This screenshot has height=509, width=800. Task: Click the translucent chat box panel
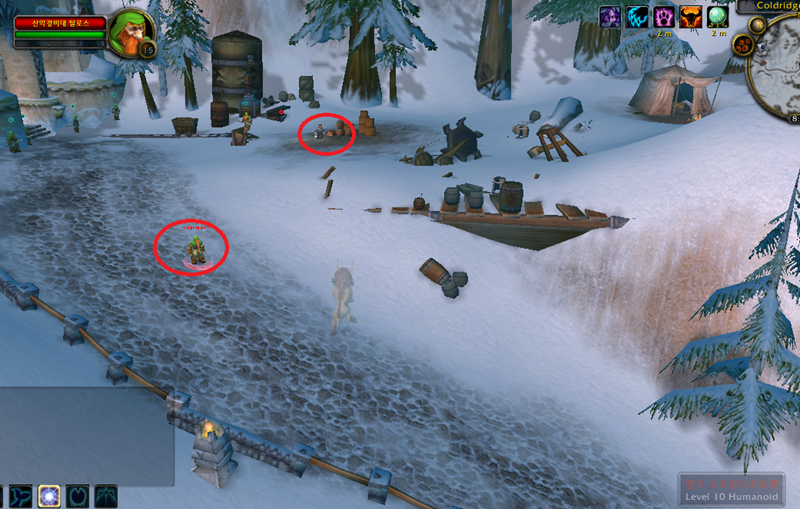click(x=87, y=436)
